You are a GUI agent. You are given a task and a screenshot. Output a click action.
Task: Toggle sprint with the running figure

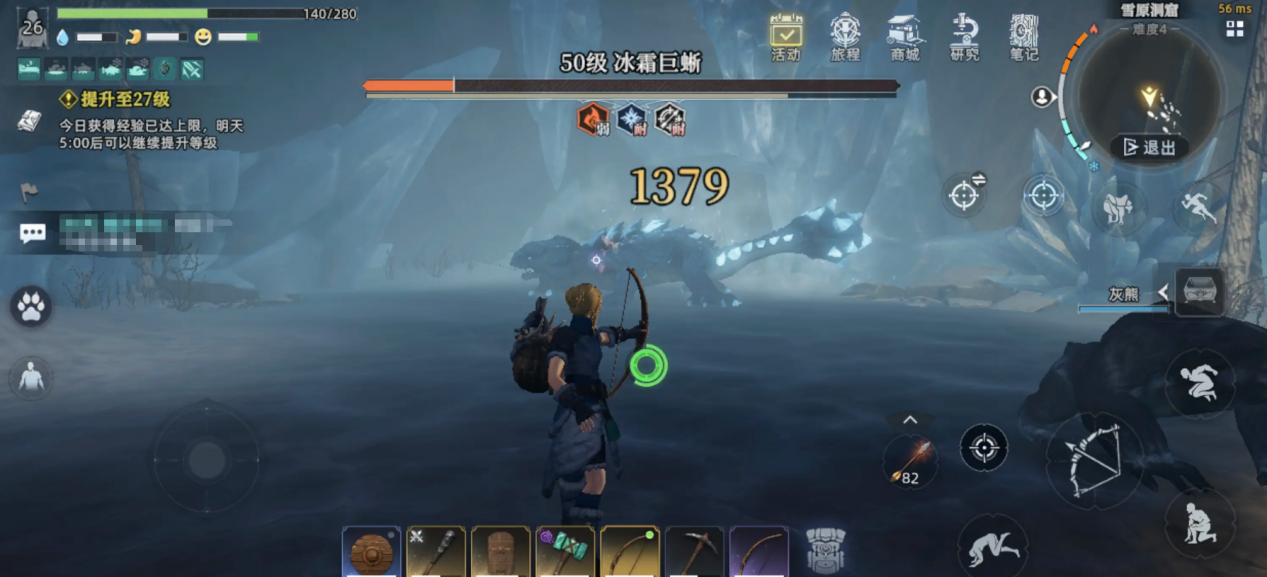pos(1199,208)
